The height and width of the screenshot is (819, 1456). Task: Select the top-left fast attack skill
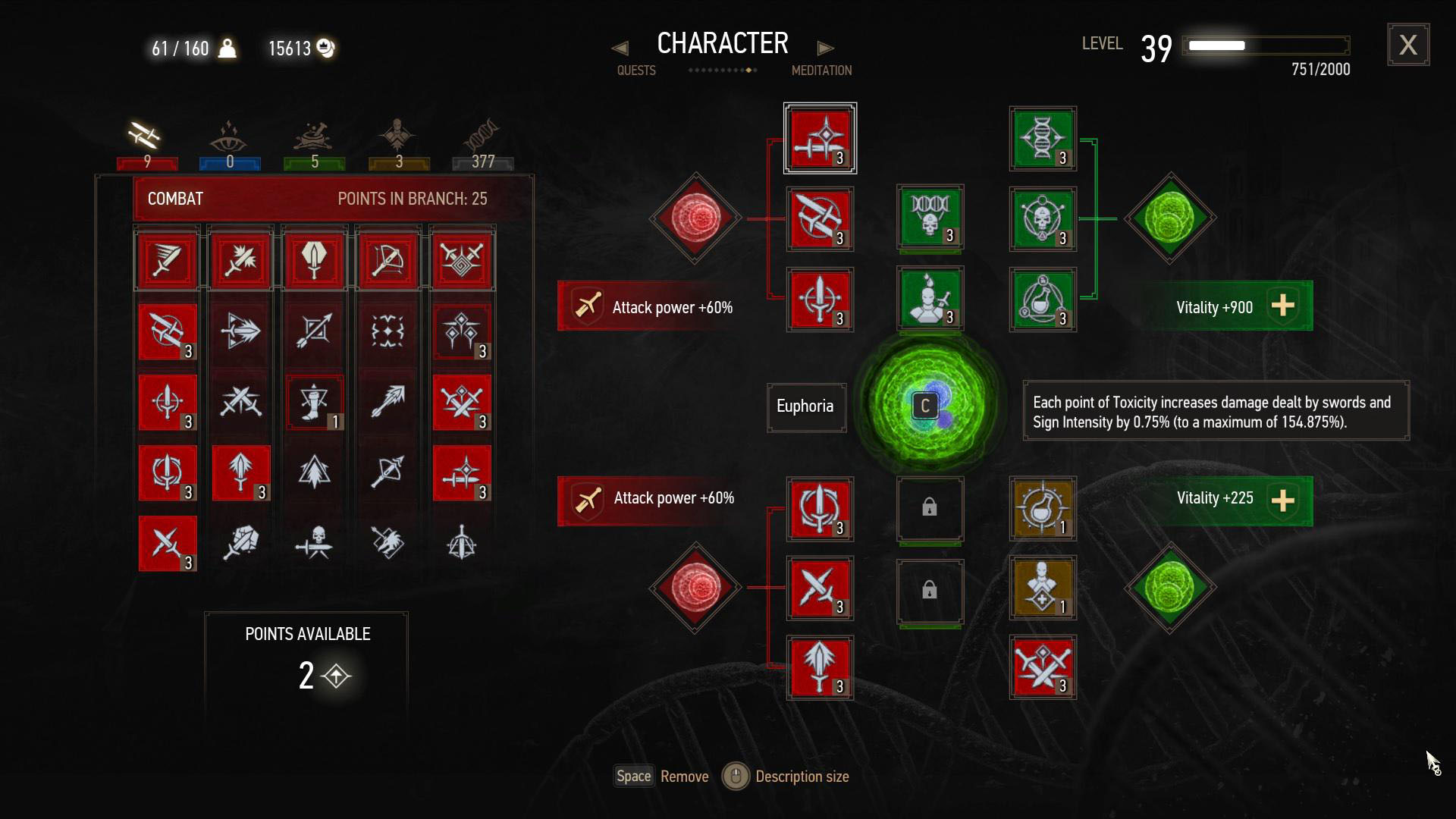point(167,259)
